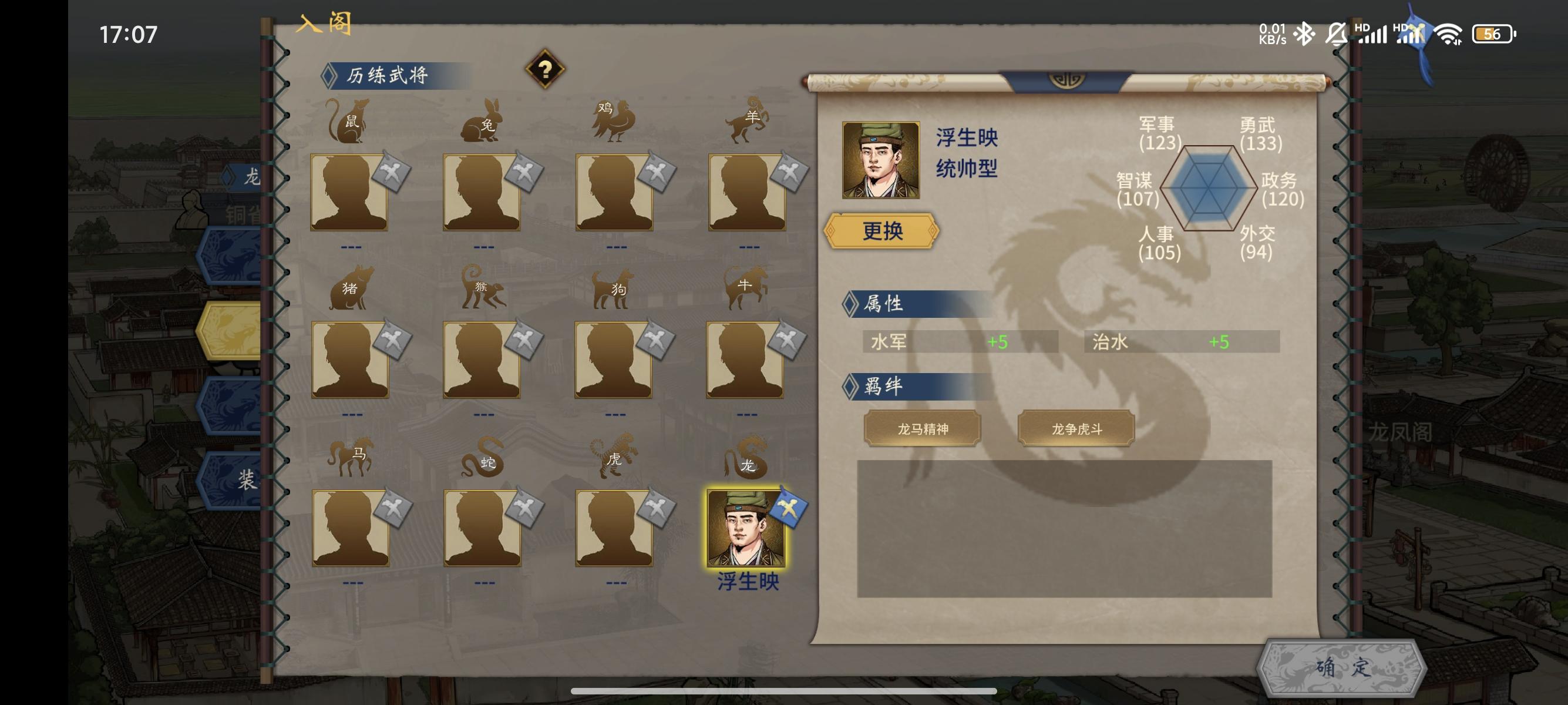
Task: Tap the bottom home gesture bar
Action: (x=784, y=690)
